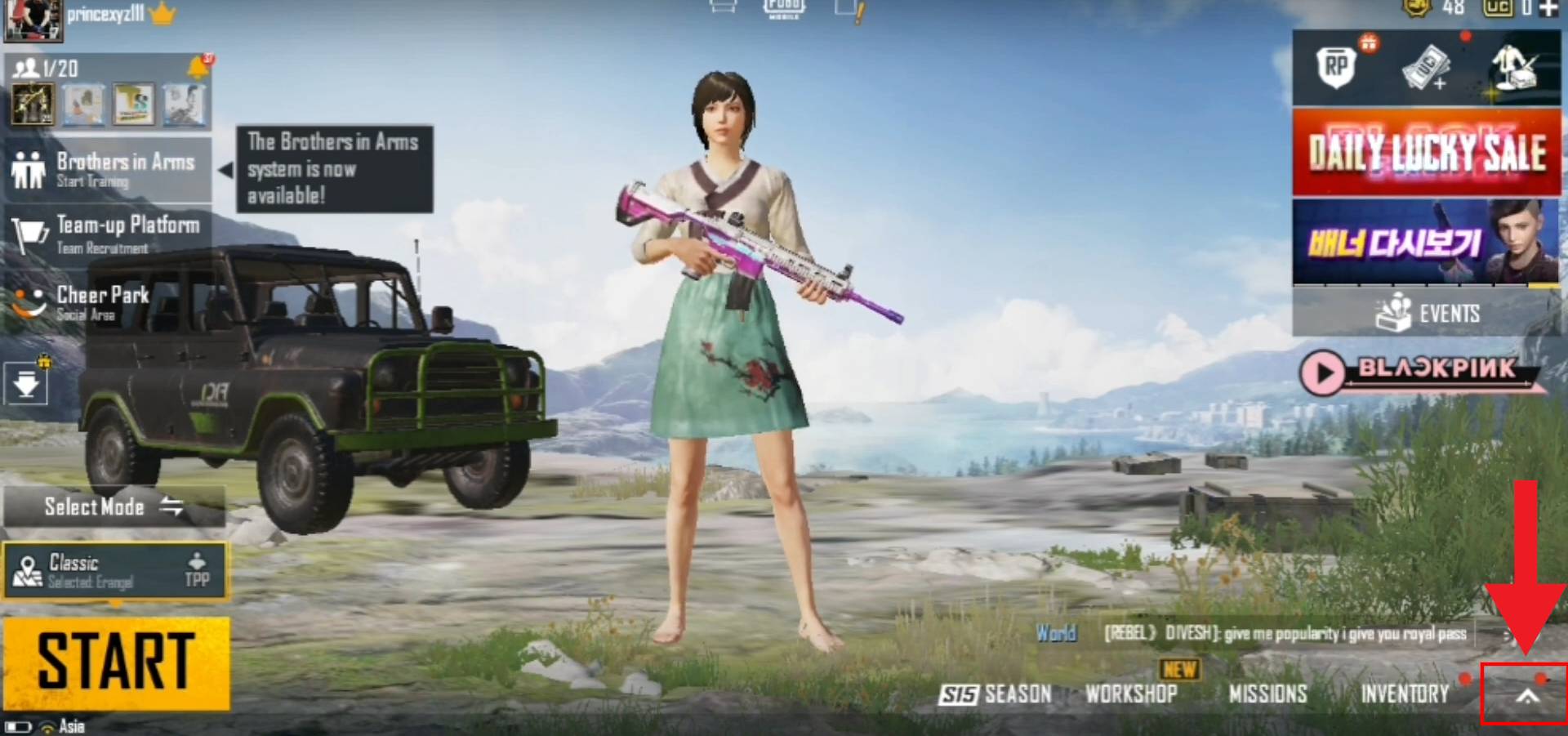
Task: Open the INVENTORY menu
Action: point(1405,694)
